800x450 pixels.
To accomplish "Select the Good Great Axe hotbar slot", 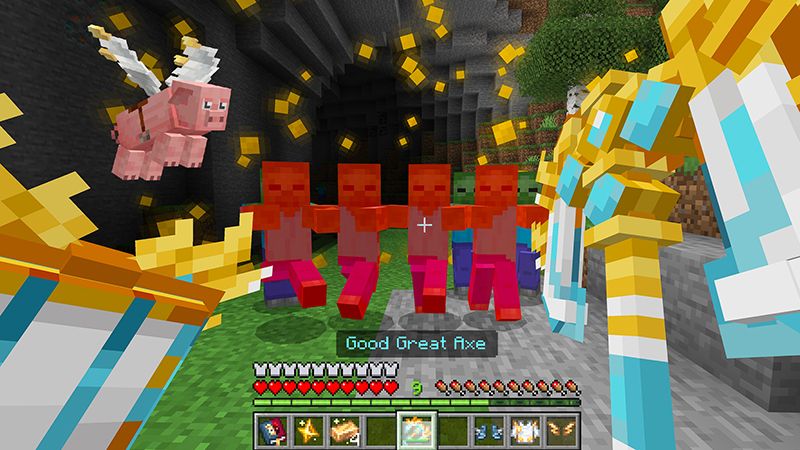I will pyautogui.click(x=413, y=428).
